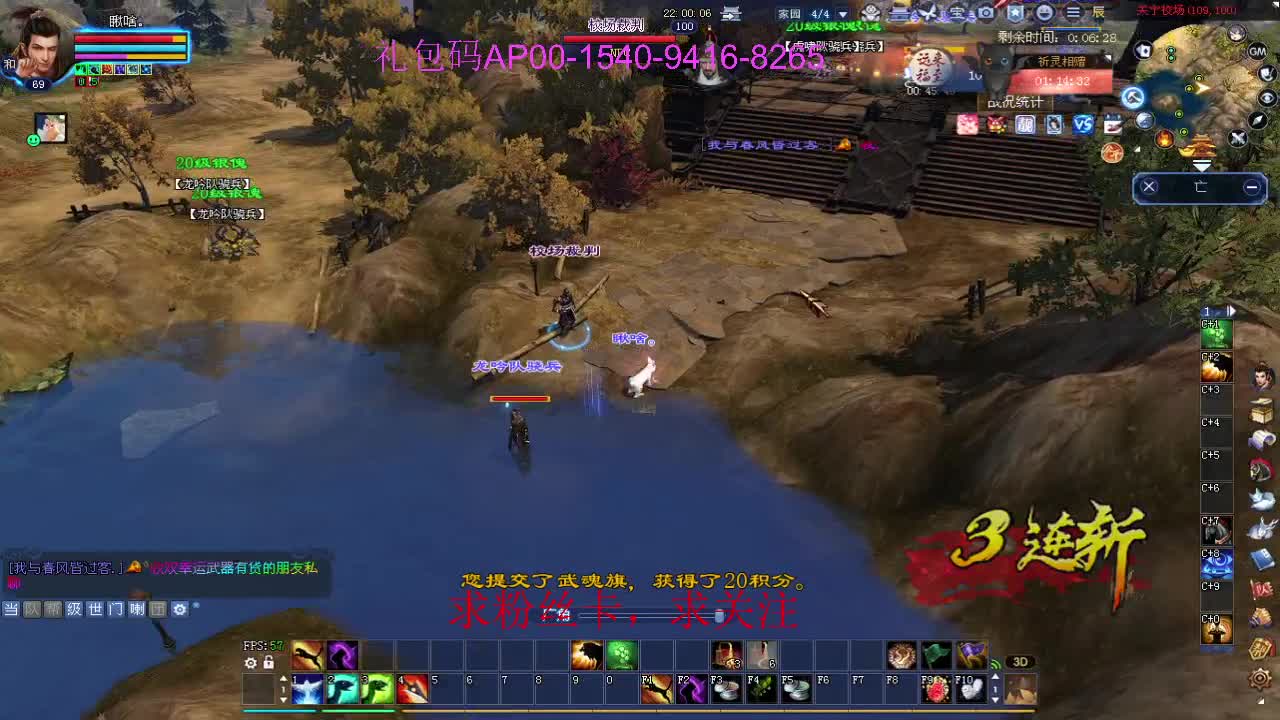This screenshot has width=1280, height=720.
Task: Expand the white chevron arrow below the minimap
Action: [x=1203, y=164]
